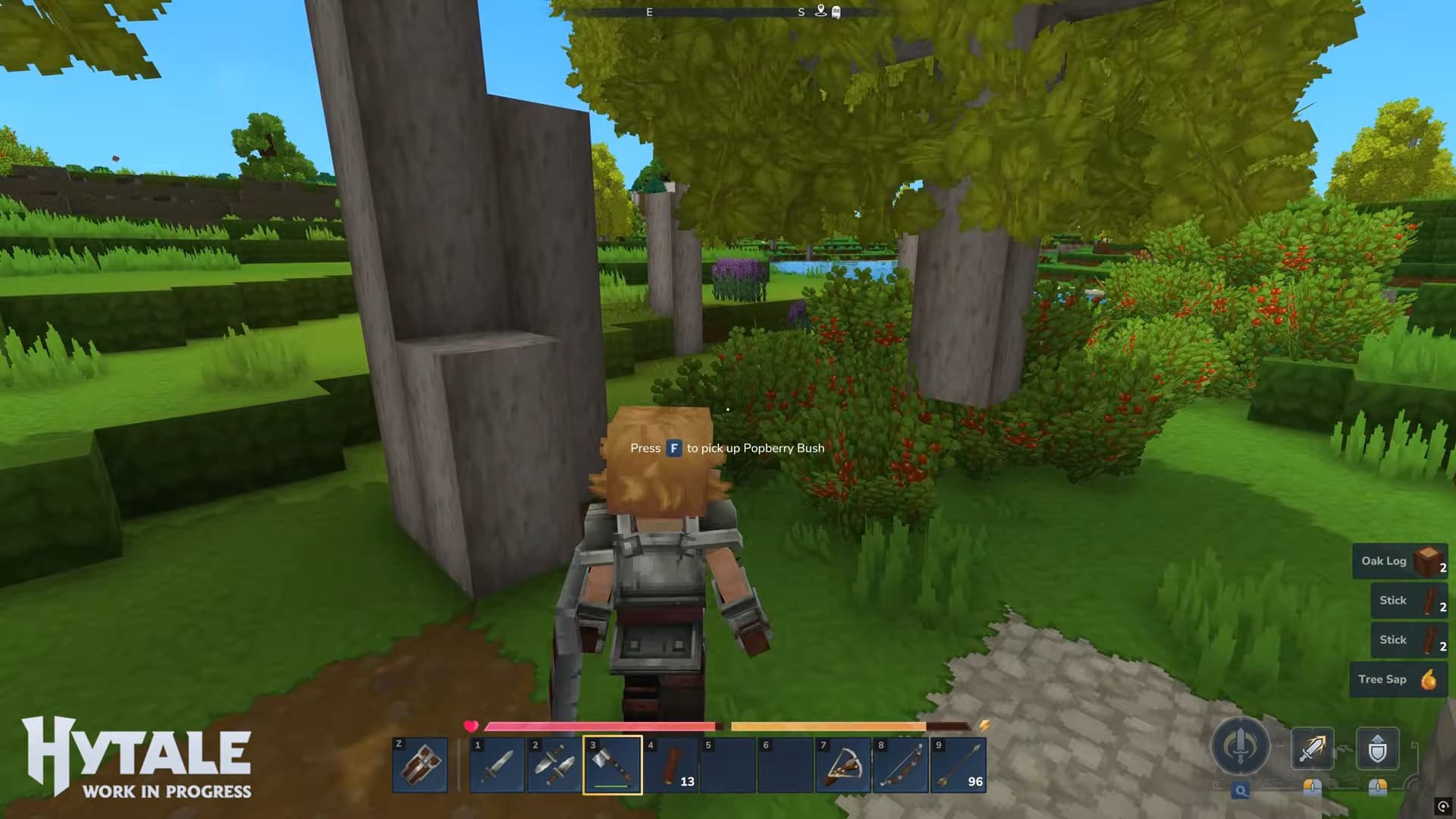Select the sword in hotbar slot 1
The height and width of the screenshot is (819, 1456).
[x=497, y=764]
